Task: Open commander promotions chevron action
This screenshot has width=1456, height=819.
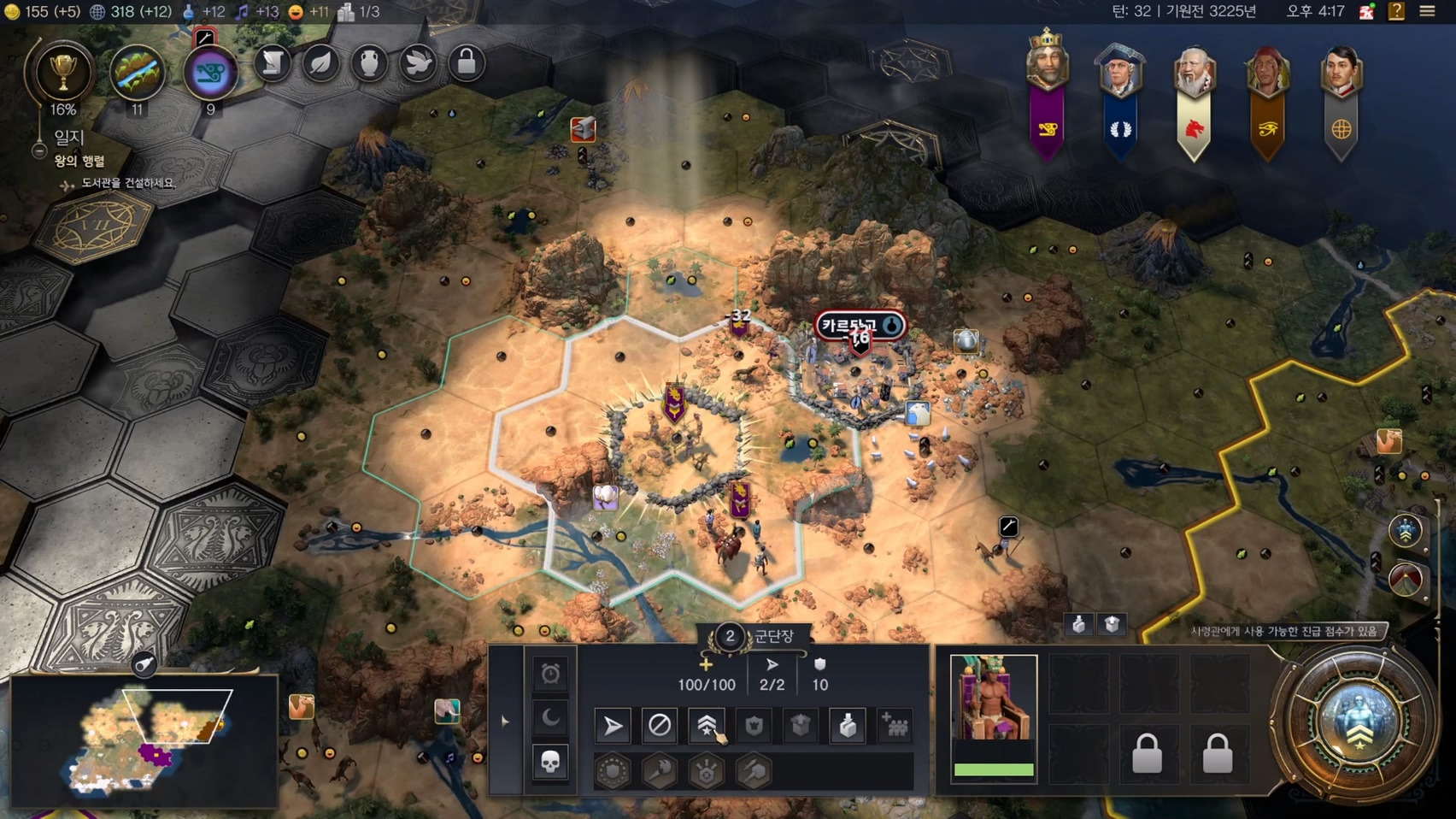Action: click(707, 726)
